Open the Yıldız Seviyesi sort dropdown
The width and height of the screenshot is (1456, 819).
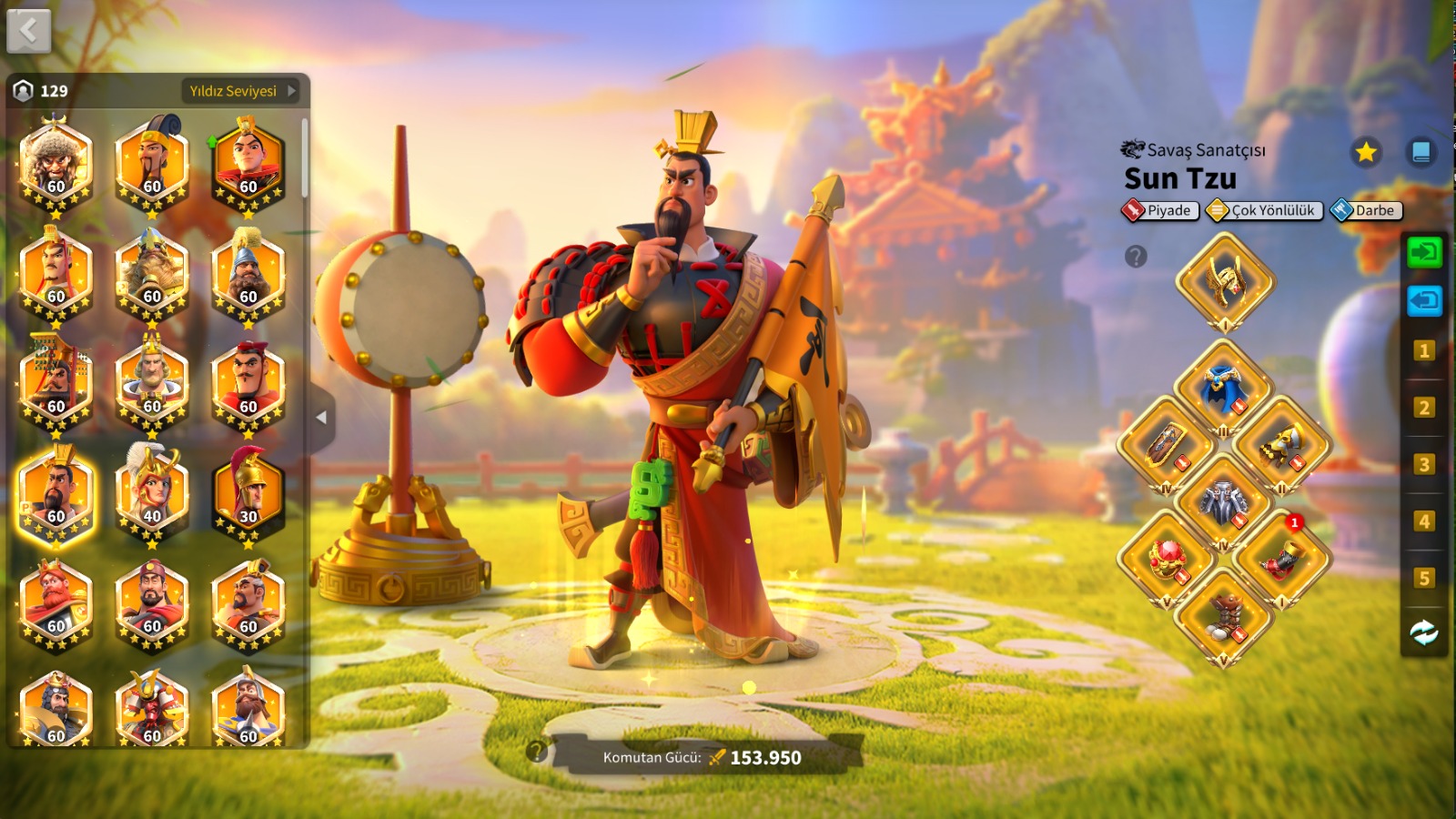pos(242,91)
